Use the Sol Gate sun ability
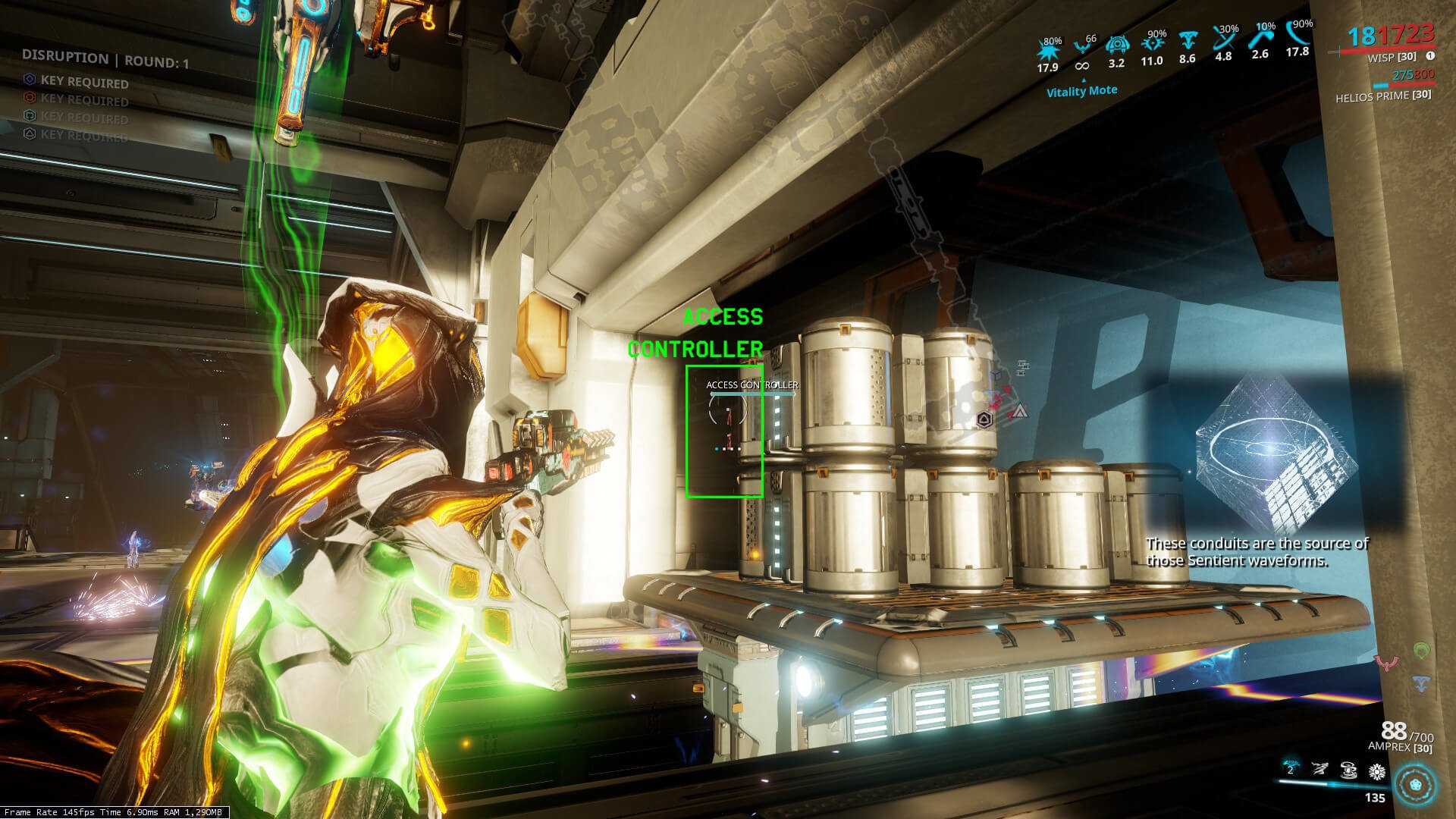1456x819 pixels. click(1376, 772)
